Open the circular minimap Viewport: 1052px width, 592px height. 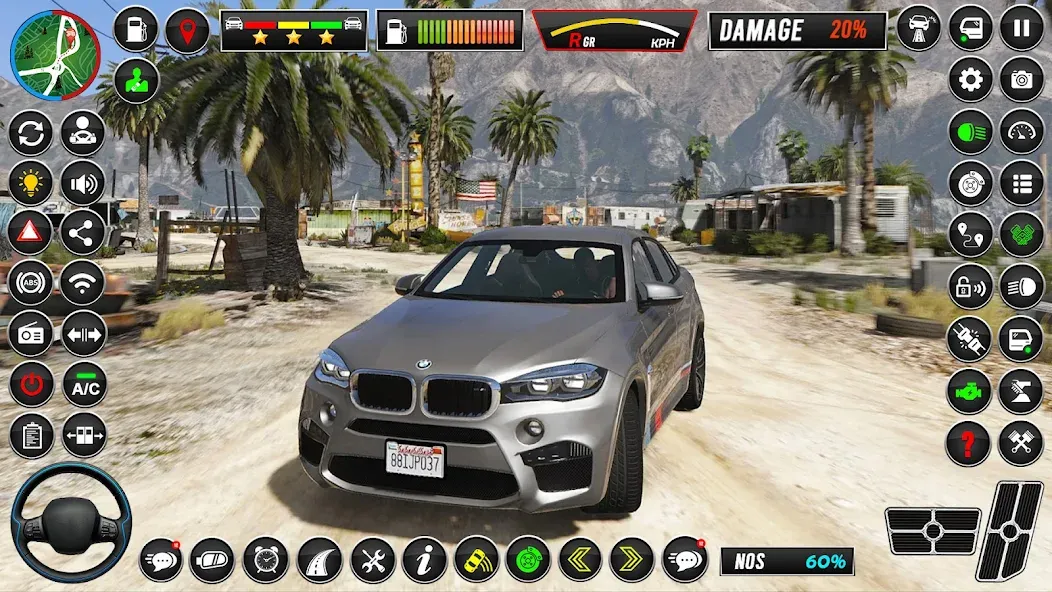(x=54, y=55)
